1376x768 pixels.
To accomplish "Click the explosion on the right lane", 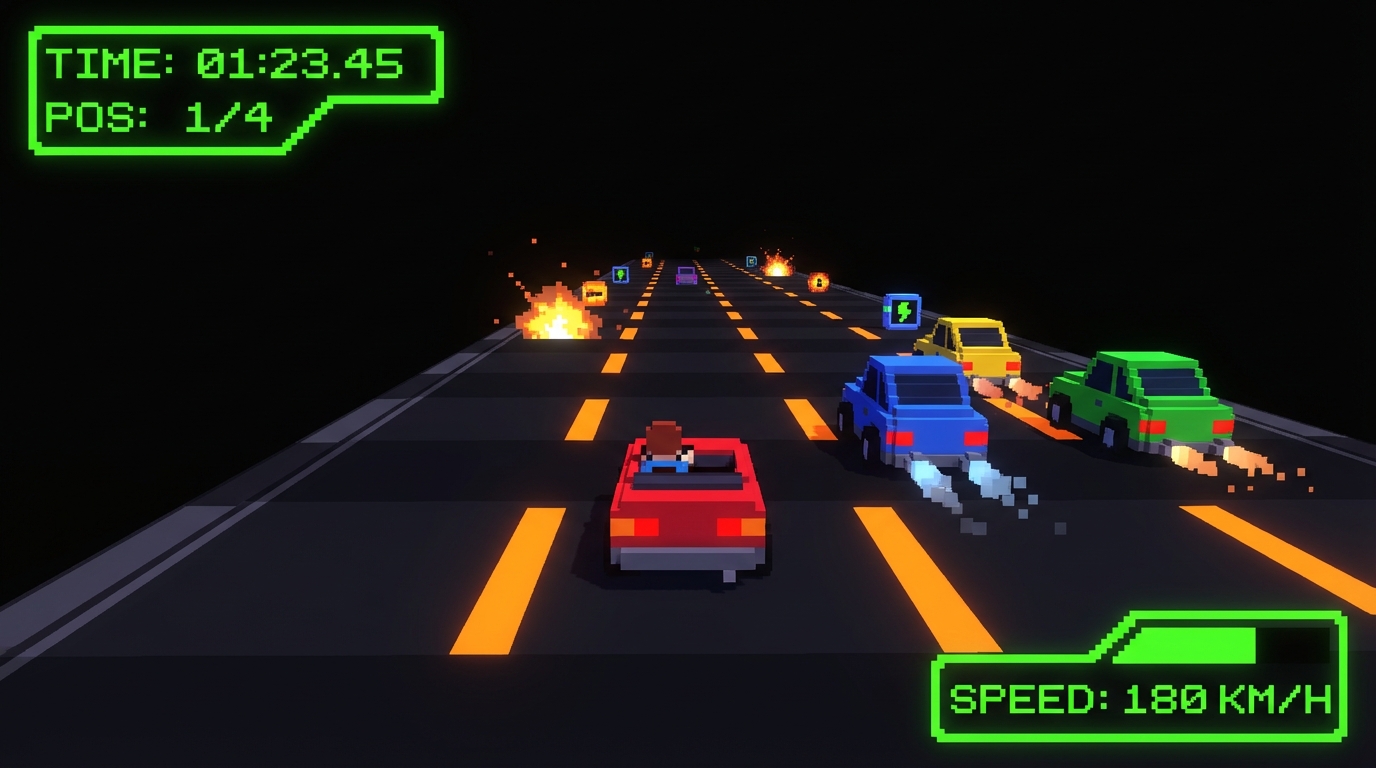I will tap(779, 268).
